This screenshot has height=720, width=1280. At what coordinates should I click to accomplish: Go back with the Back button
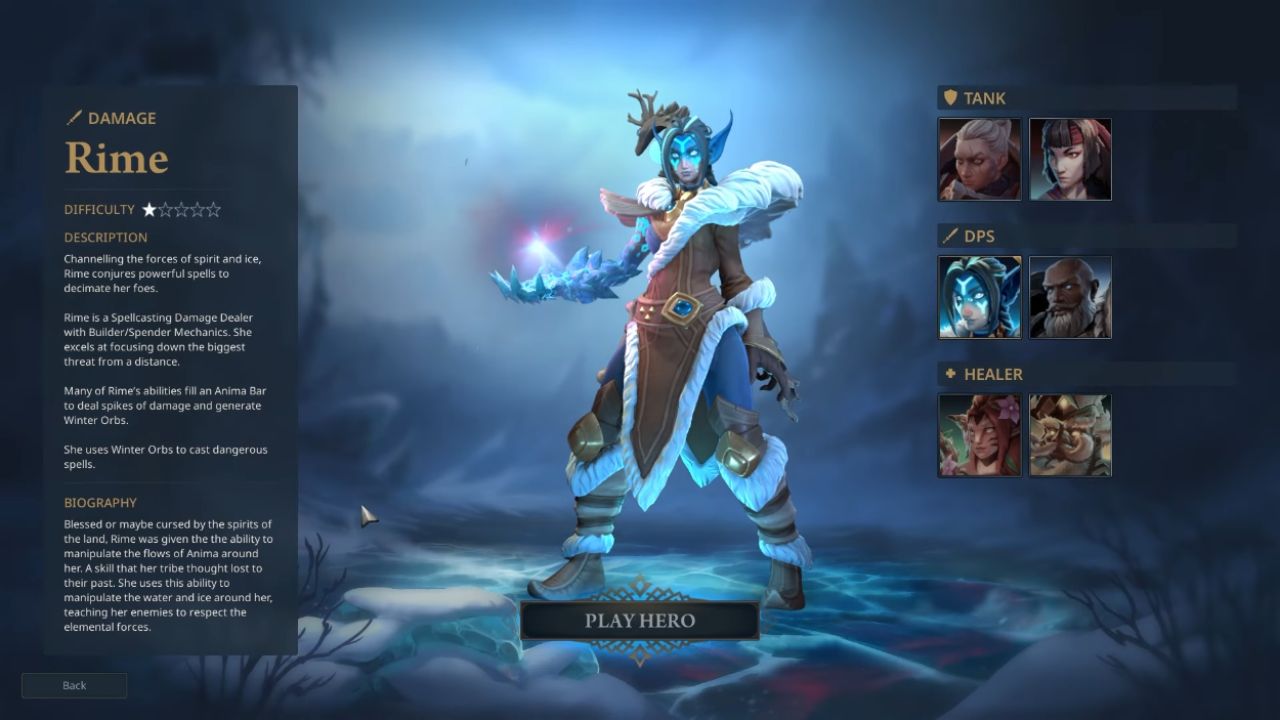74,685
